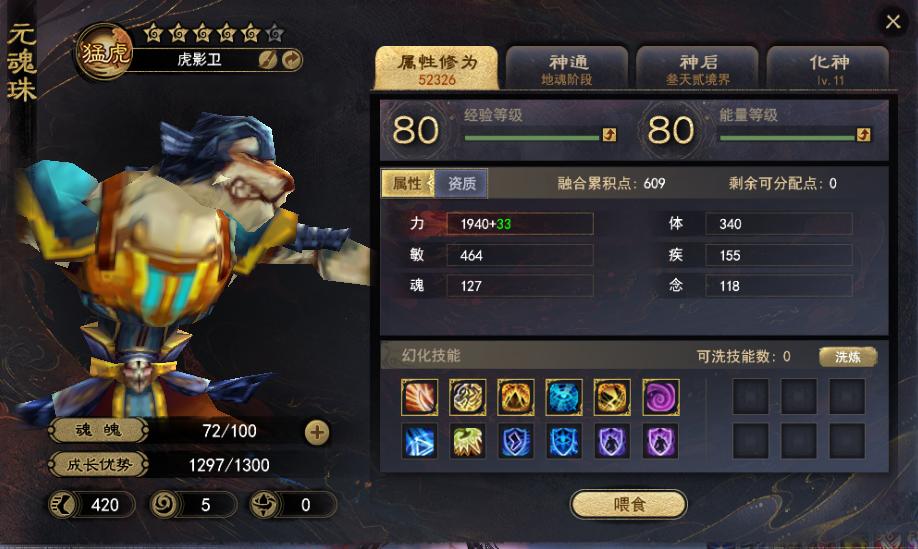This screenshot has width=918, height=549.
Task: Open the 猛虎 pet type badge
Action: point(103,51)
